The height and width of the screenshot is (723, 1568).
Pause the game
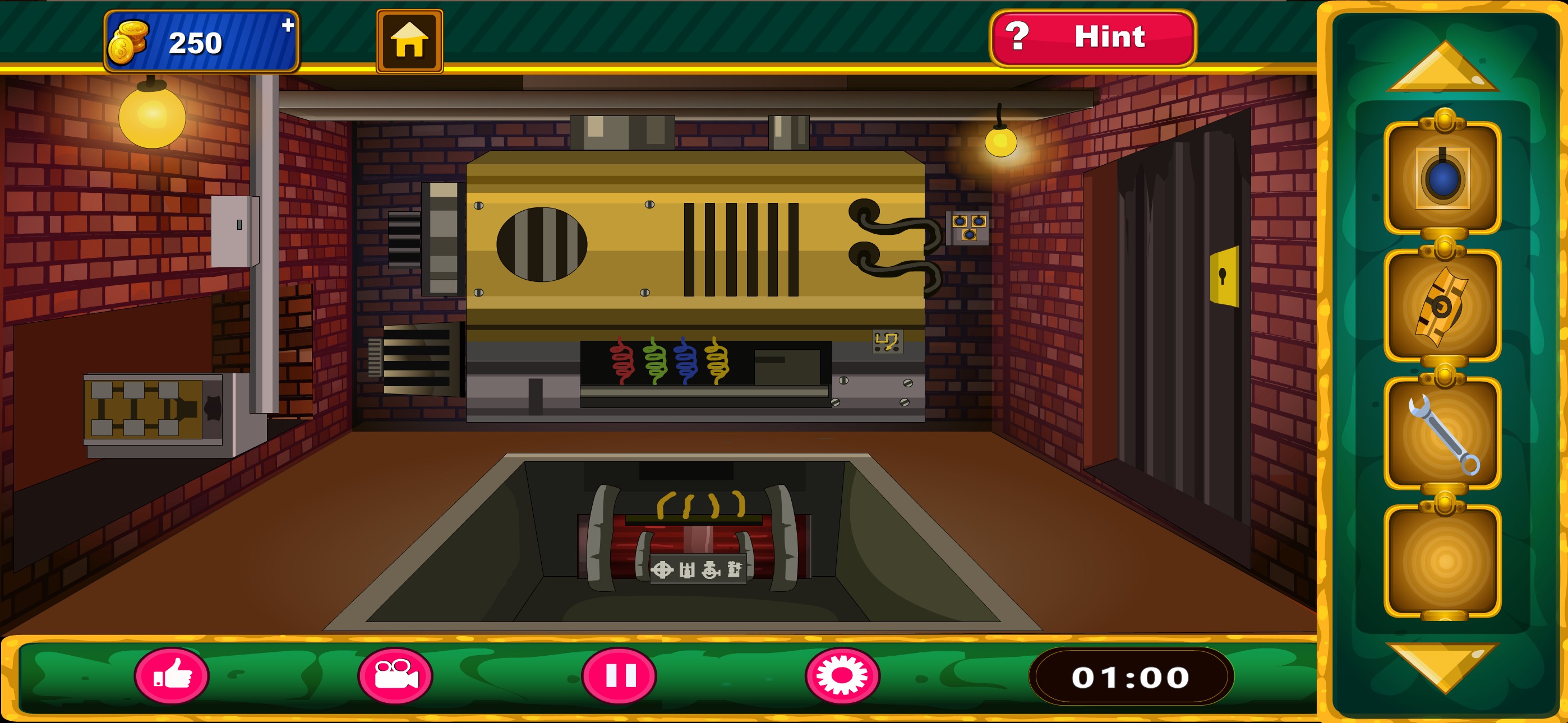tap(619, 675)
